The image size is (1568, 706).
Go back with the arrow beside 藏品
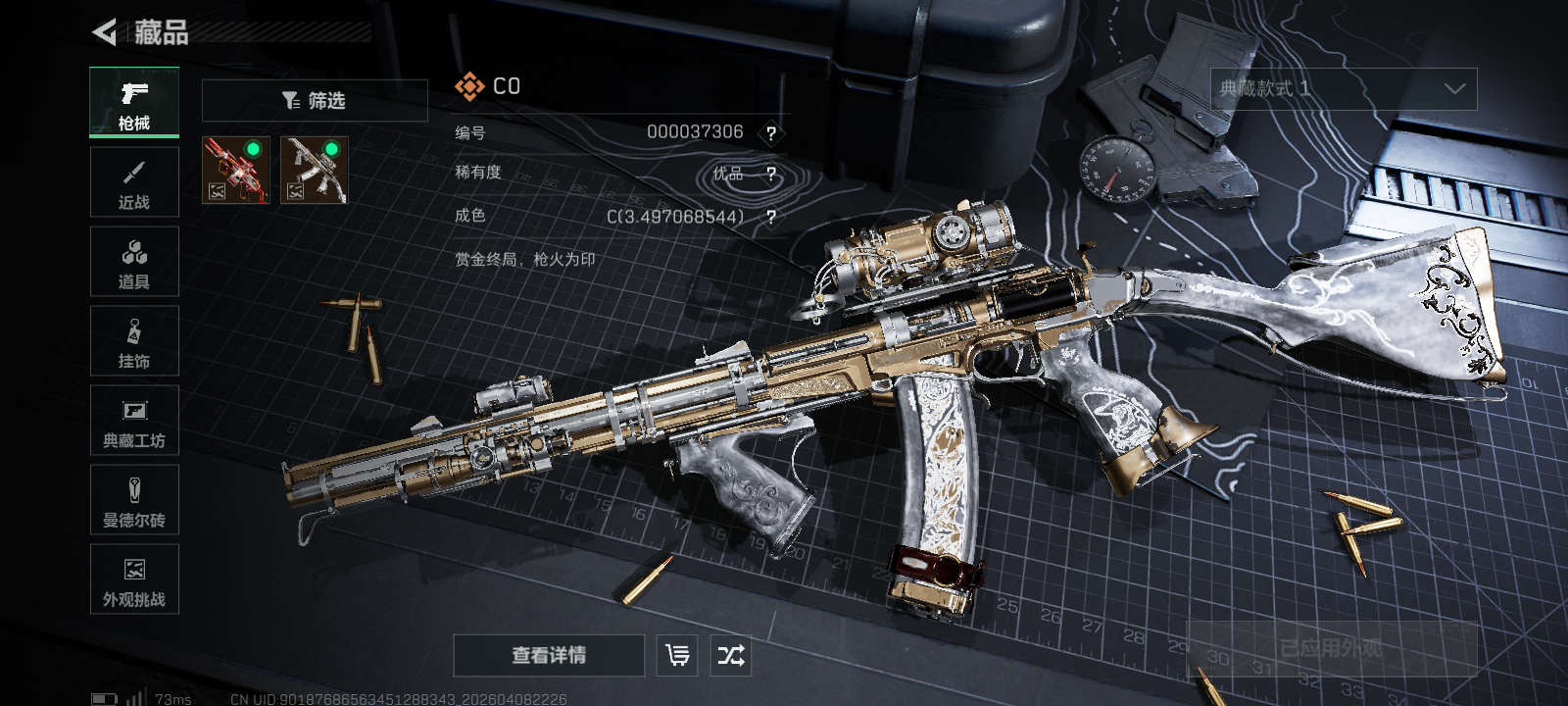coord(105,32)
